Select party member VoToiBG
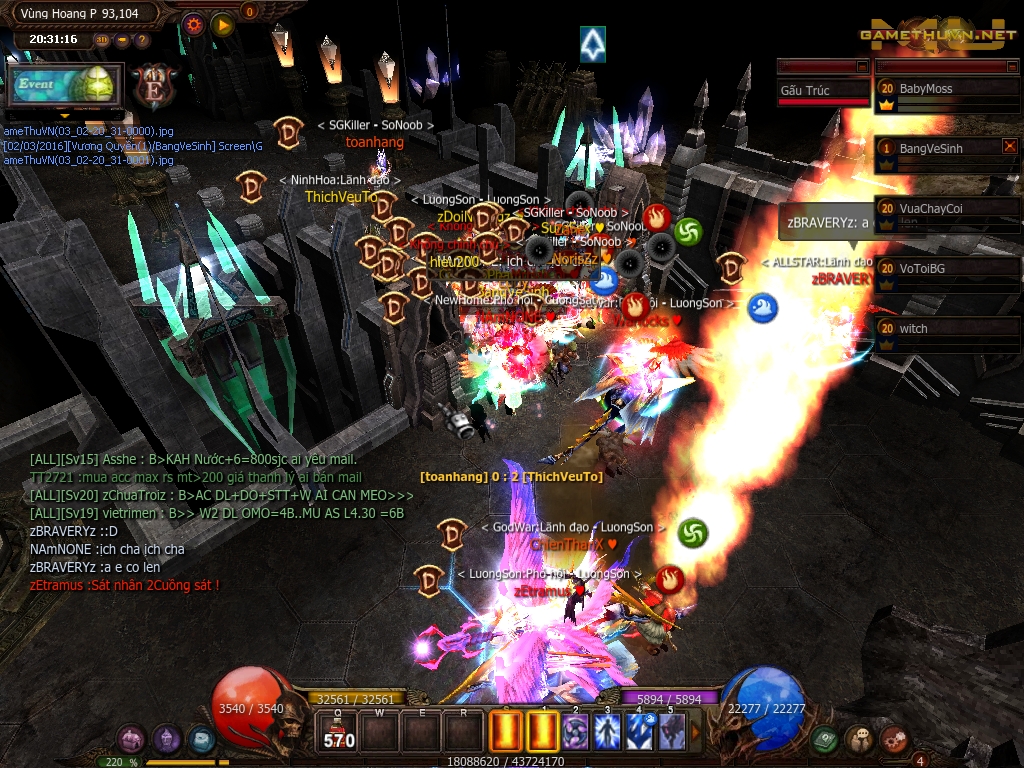The image size is (1024, 768). (x=947, y=269)
